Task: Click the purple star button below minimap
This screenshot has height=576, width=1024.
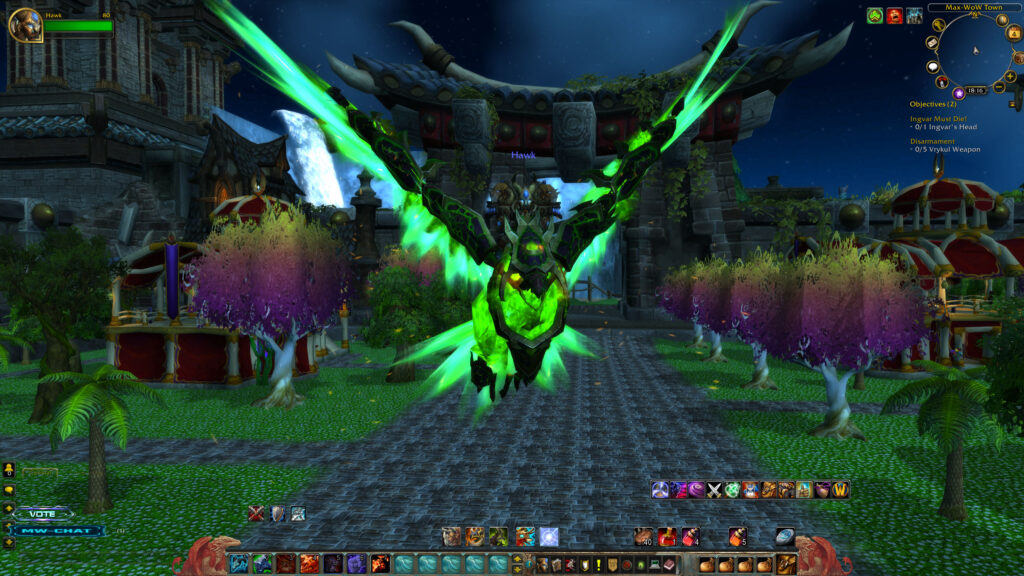Action: [958, 93]
